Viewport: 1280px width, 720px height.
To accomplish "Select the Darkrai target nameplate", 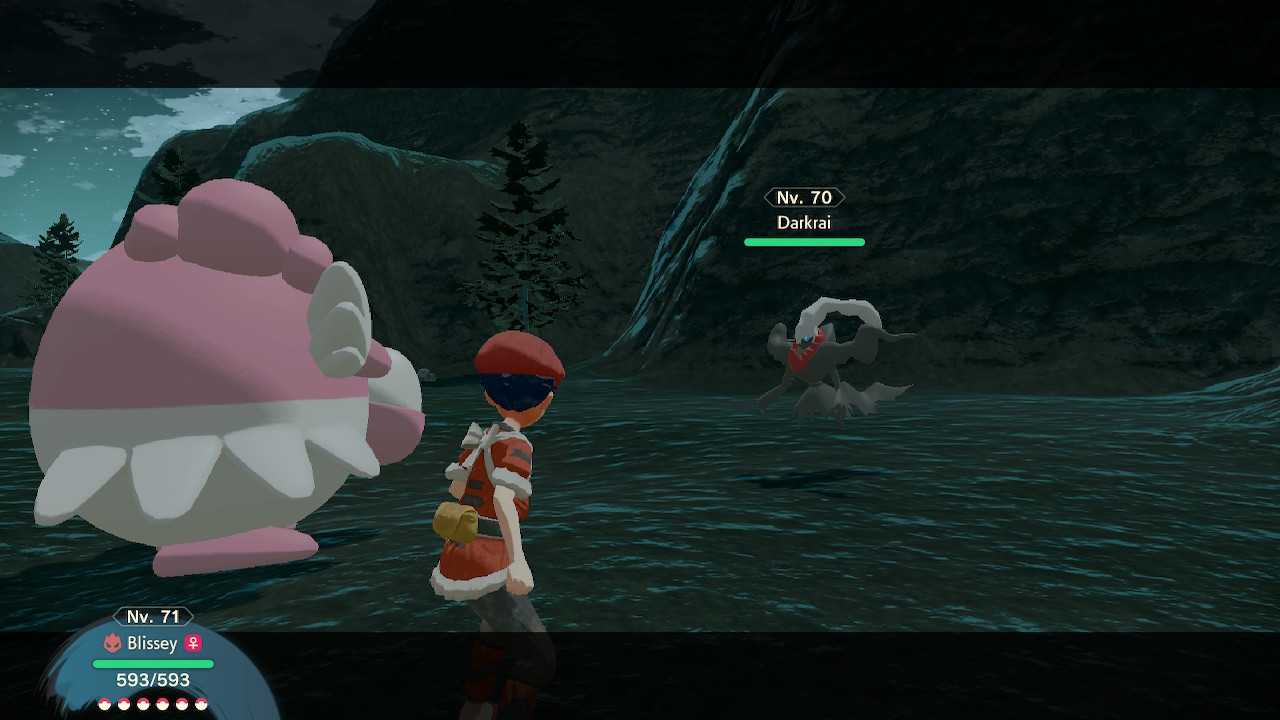I will point(804,222).
